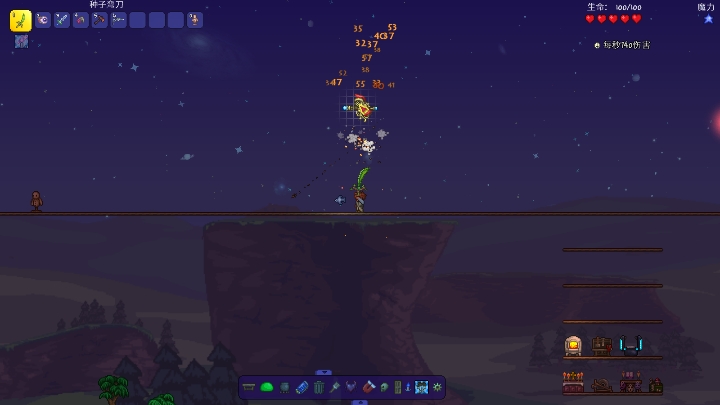Select the Seedler sword hotbar slot
The height and width of the screenshot is (405, 720).
coord(20,19)
